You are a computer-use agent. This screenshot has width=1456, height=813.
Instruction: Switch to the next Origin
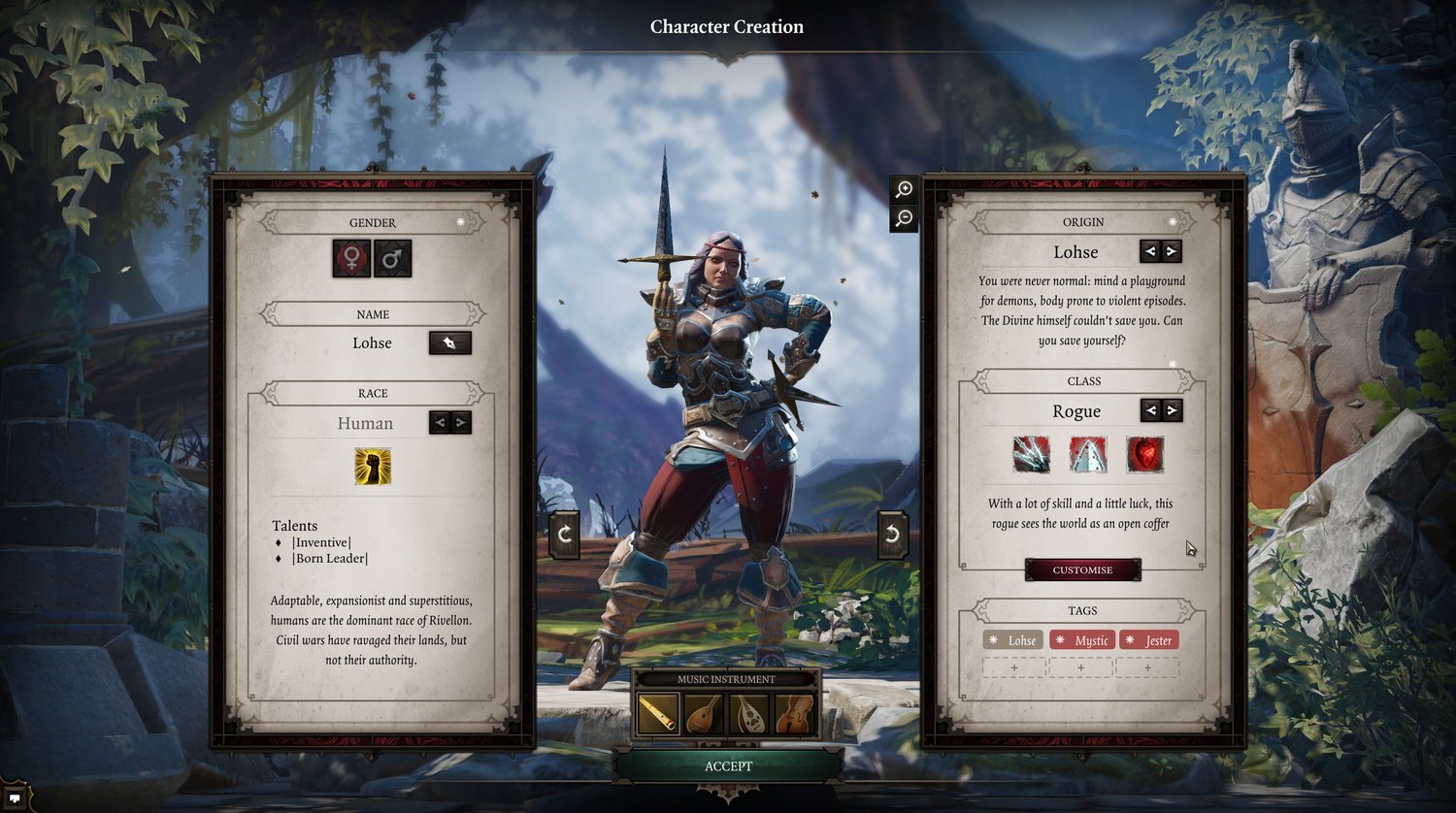click(1172, 251)
